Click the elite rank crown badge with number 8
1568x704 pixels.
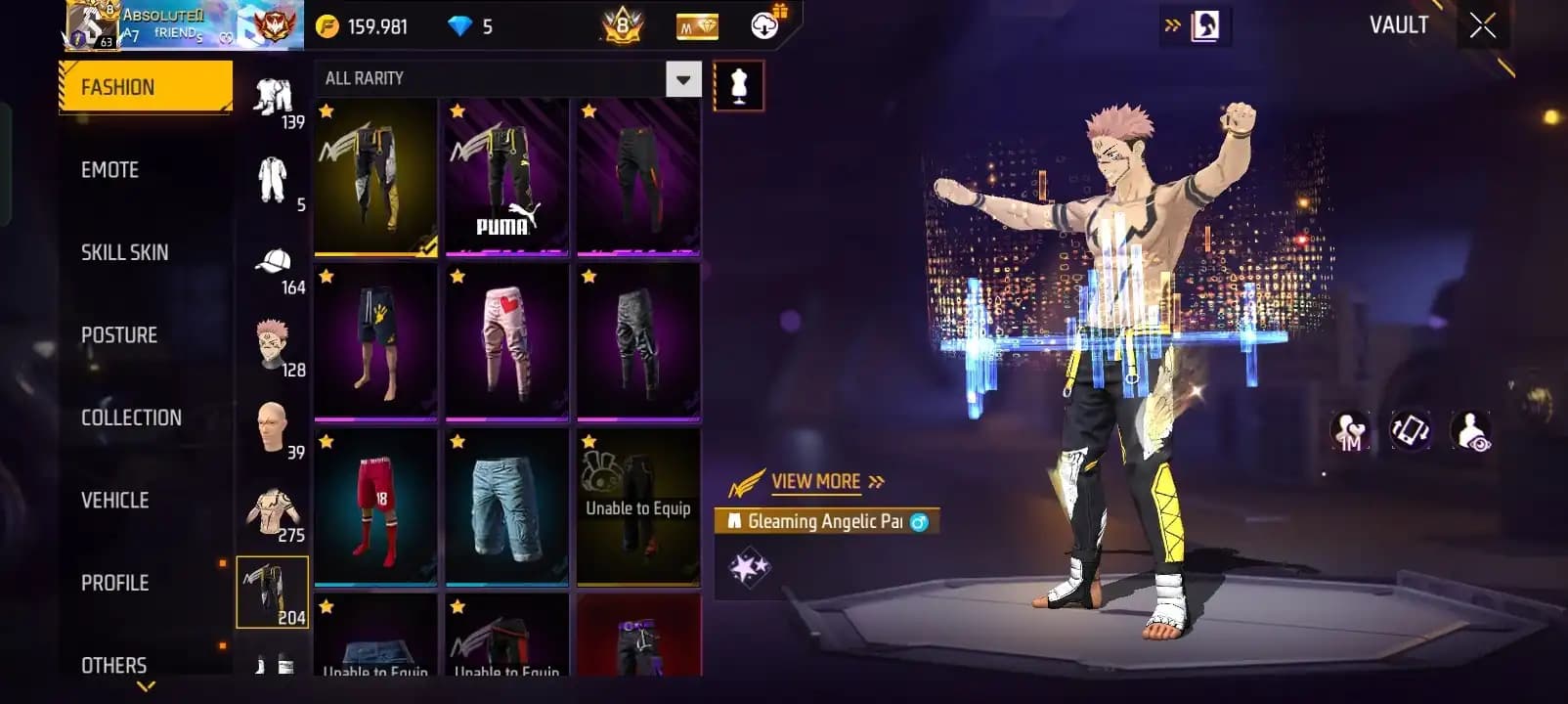(x=620, y=26)
